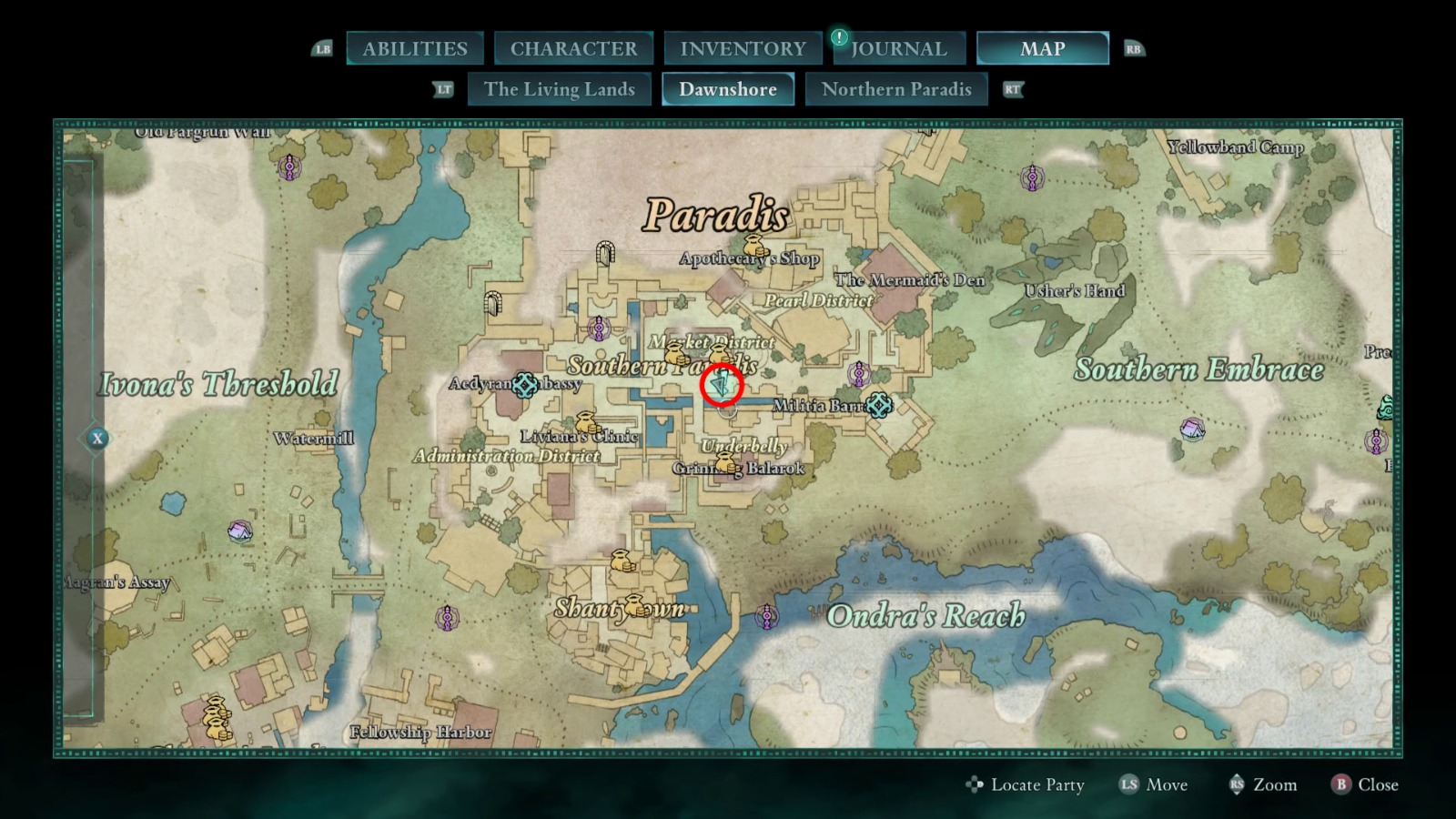Select the camp tent marker in Southern Embrace

(1192, 427)
